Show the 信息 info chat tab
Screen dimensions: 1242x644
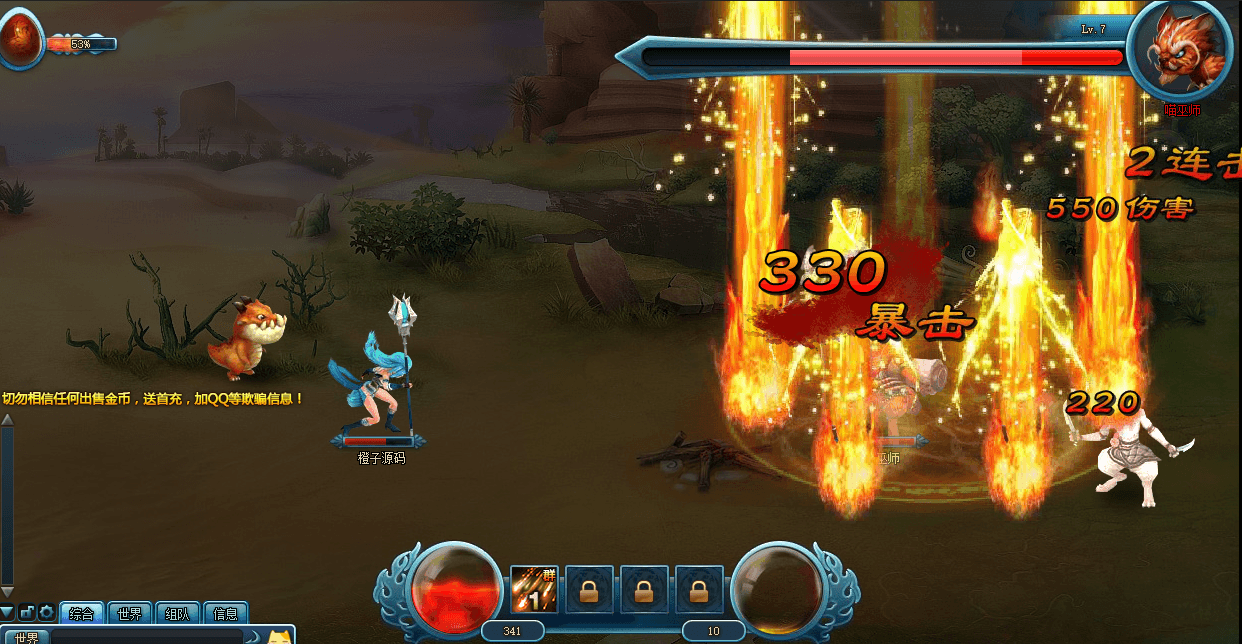(x=226, y=614)
